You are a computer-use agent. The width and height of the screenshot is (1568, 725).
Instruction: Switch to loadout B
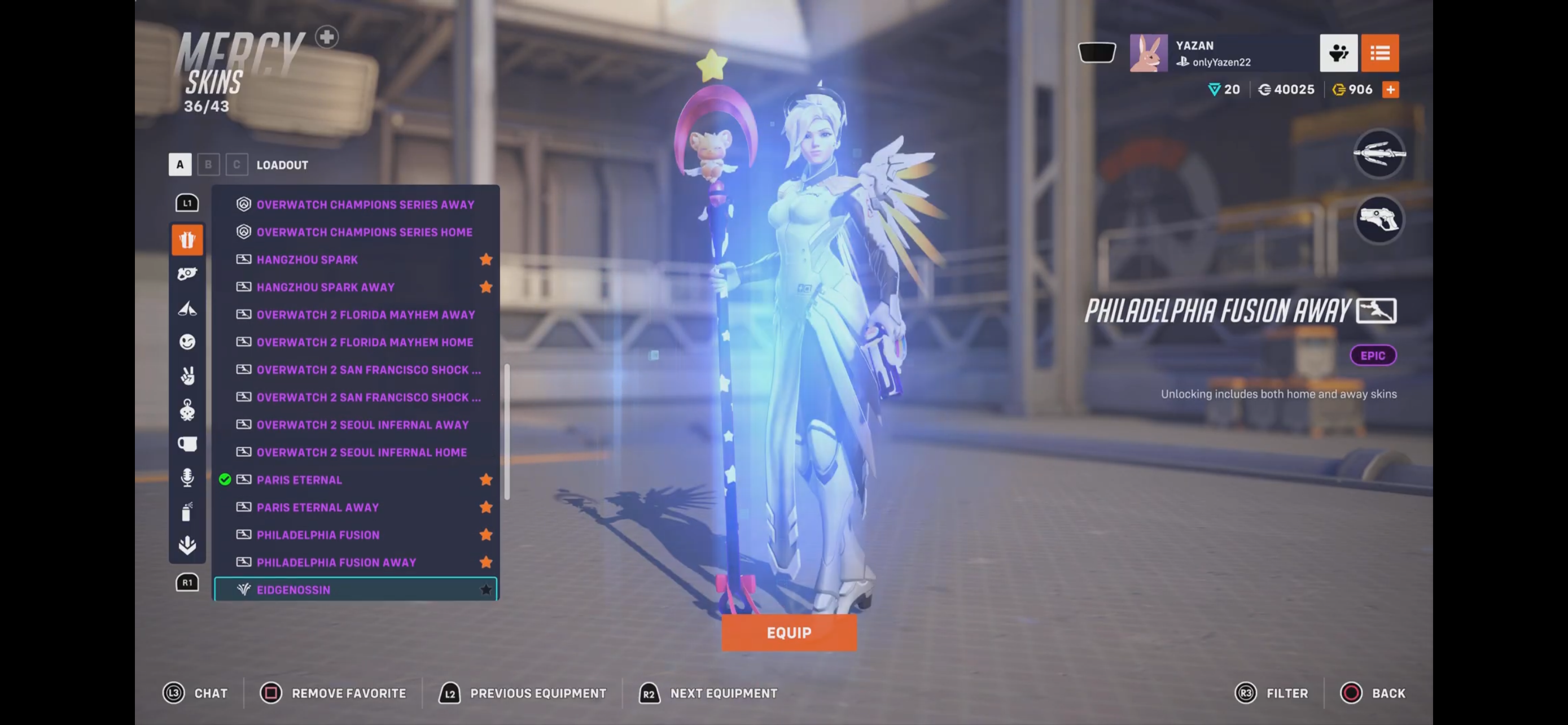pos(208,164)
